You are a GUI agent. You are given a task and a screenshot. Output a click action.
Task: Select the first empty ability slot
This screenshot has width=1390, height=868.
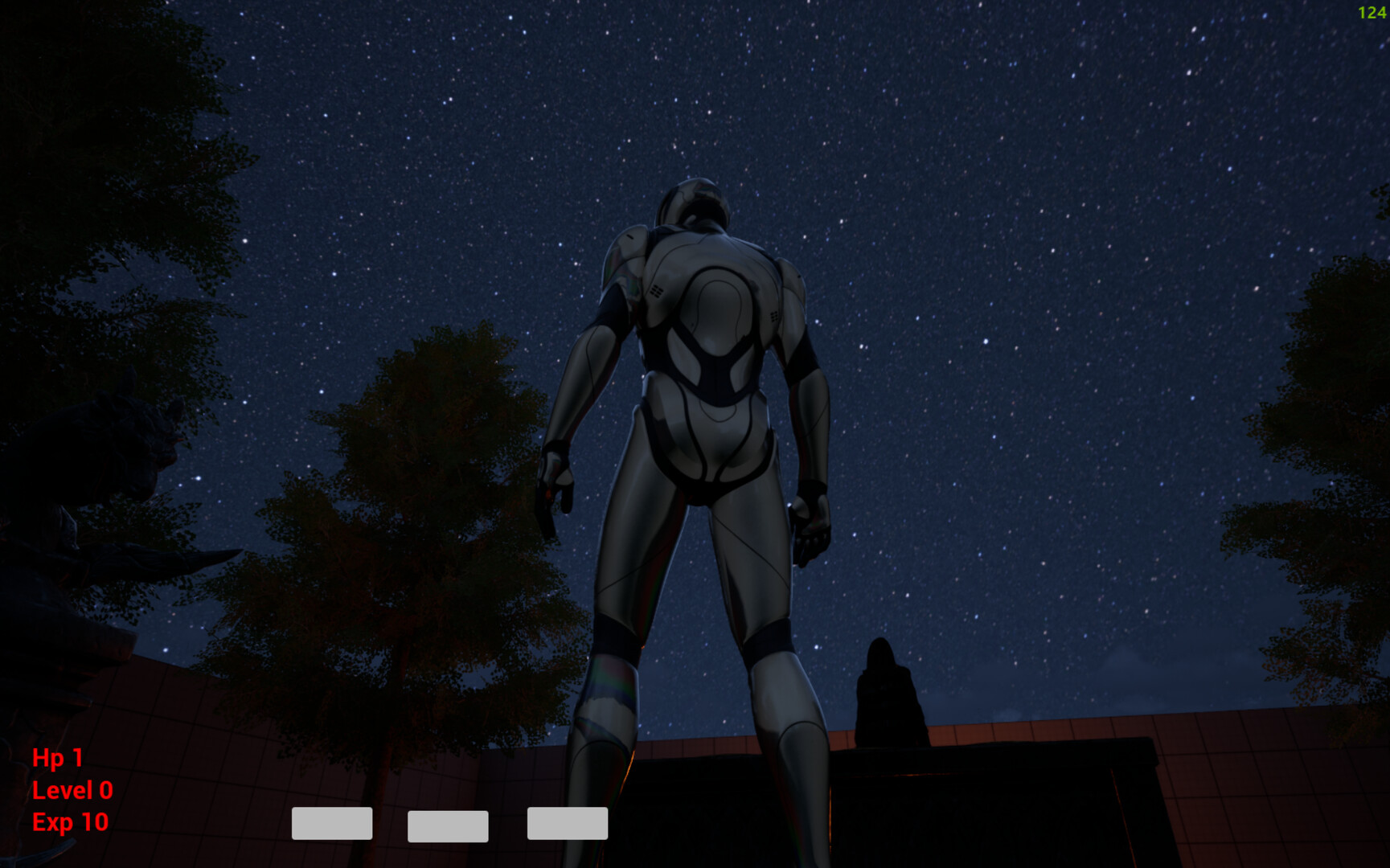331,824
